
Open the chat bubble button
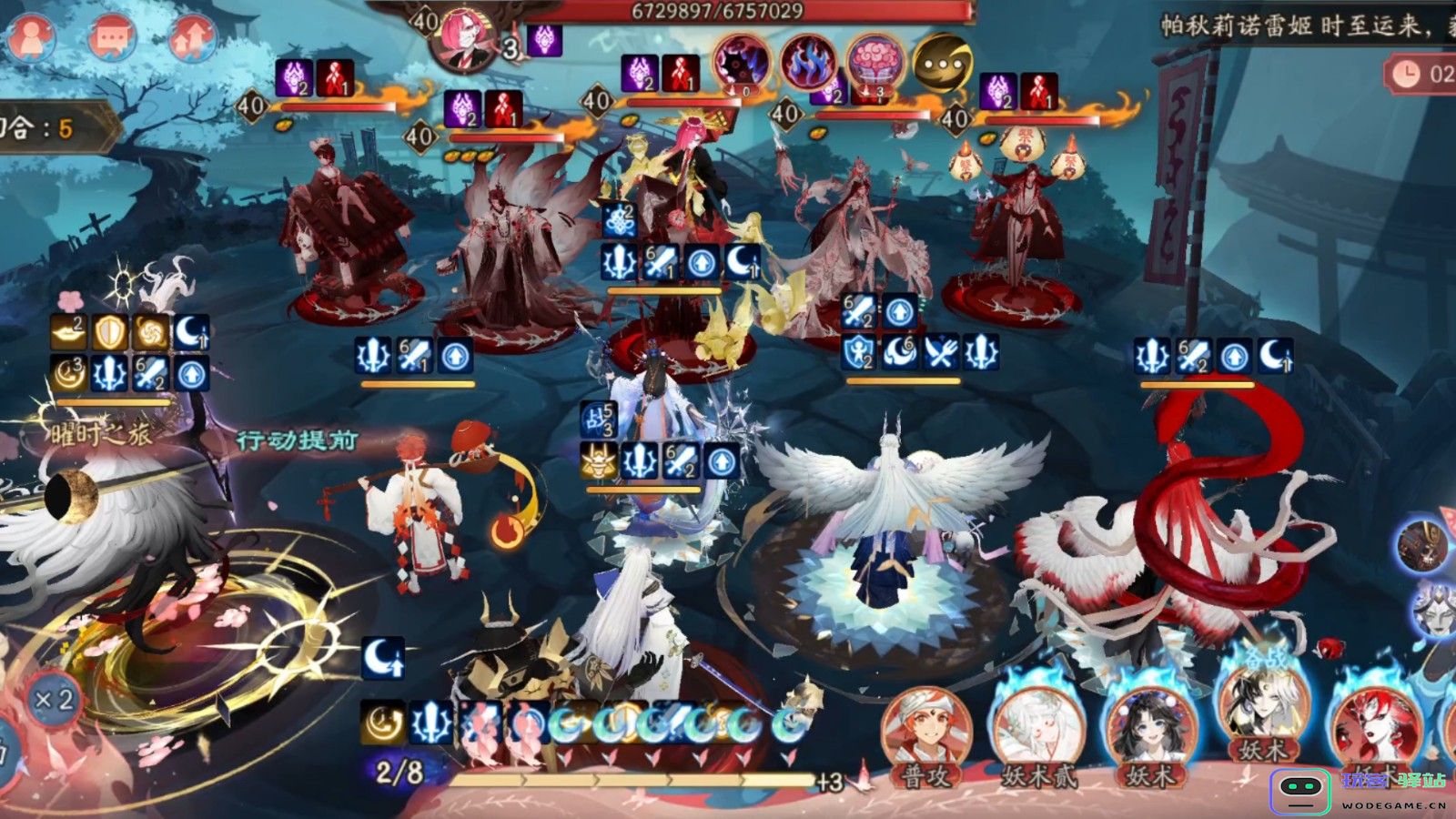(111, 36)
